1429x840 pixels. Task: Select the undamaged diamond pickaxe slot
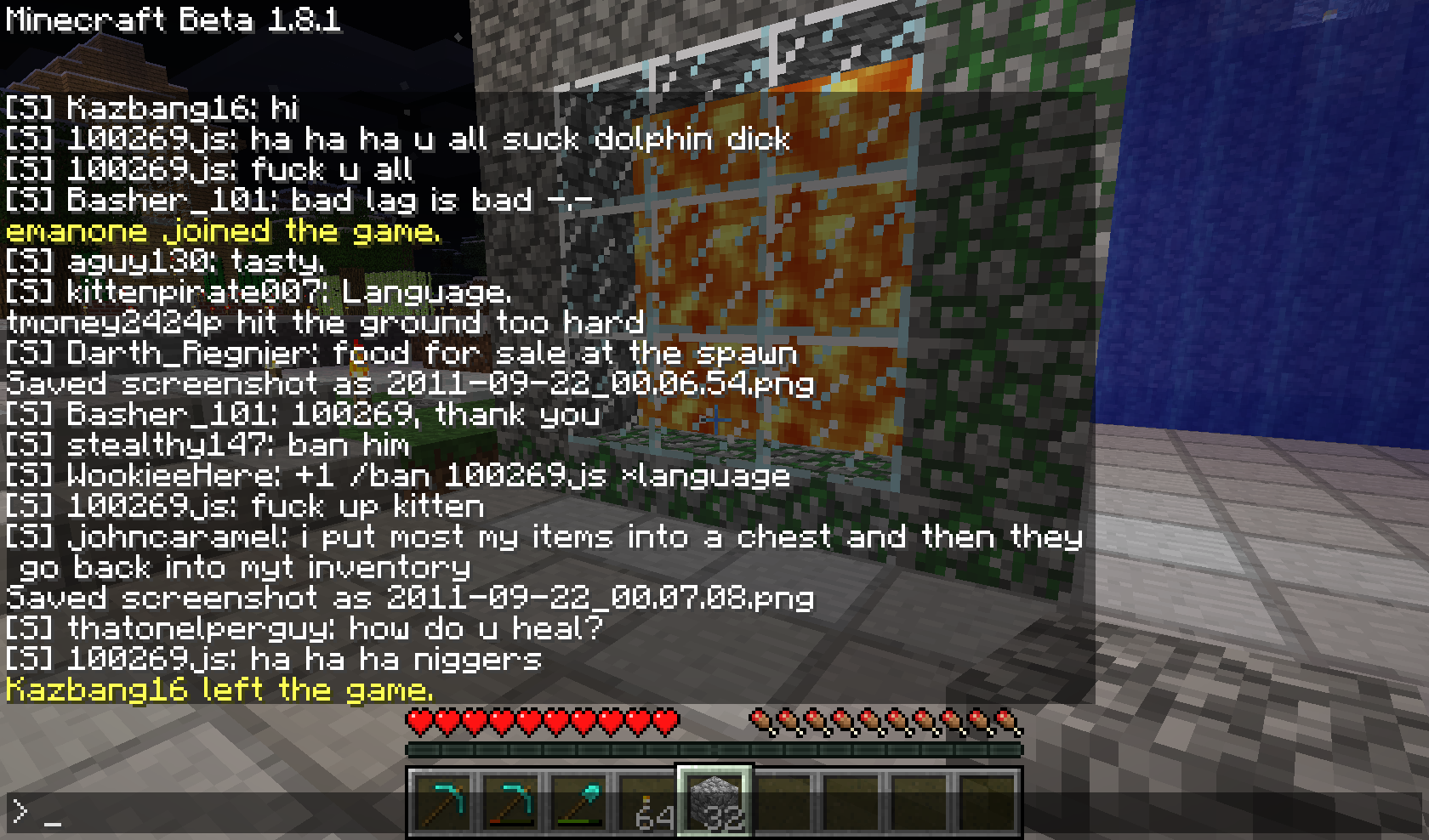pyautogui.click(x=443, y=802)
